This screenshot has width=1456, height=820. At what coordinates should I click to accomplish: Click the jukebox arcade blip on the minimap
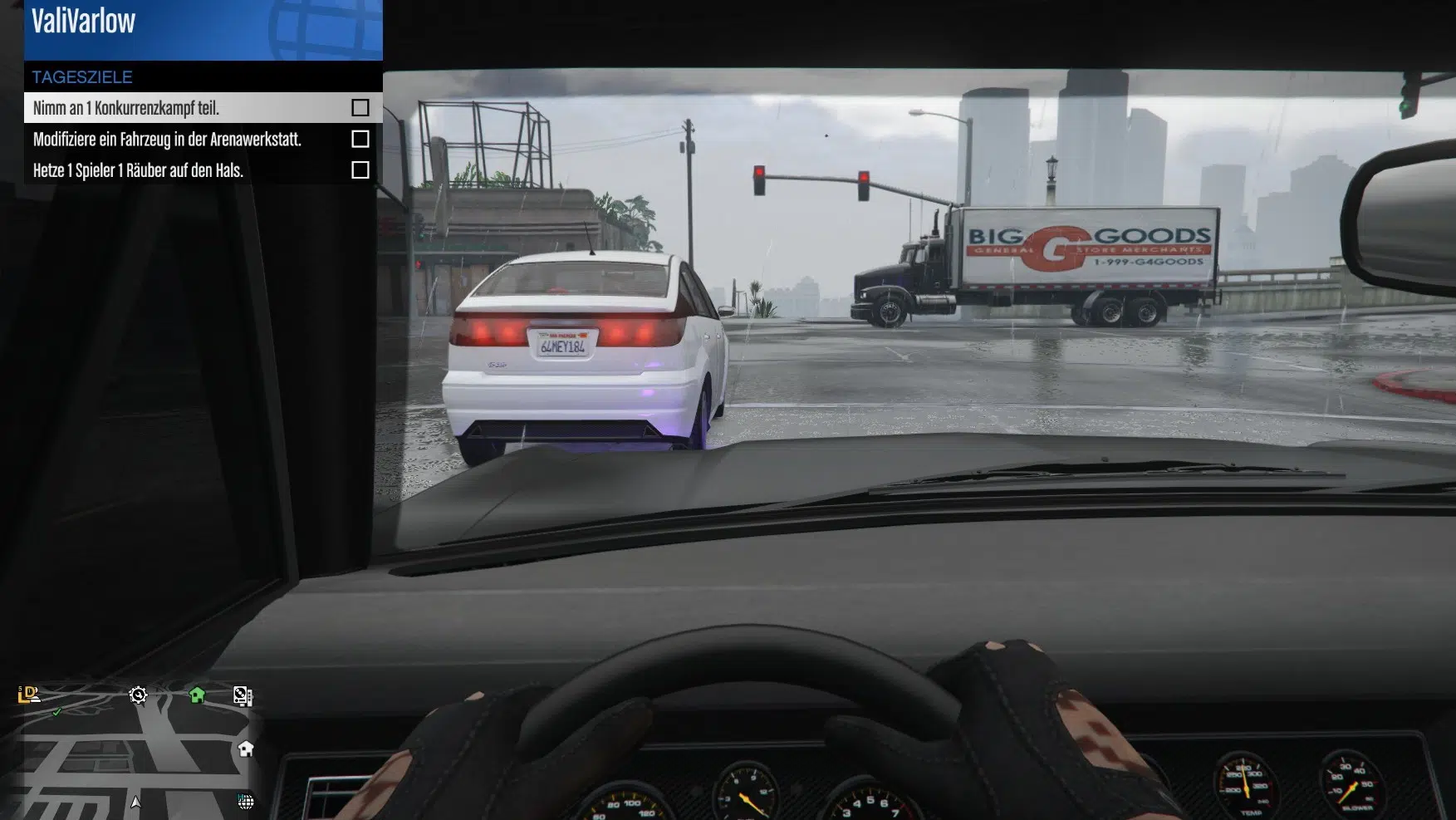point(243,696)
